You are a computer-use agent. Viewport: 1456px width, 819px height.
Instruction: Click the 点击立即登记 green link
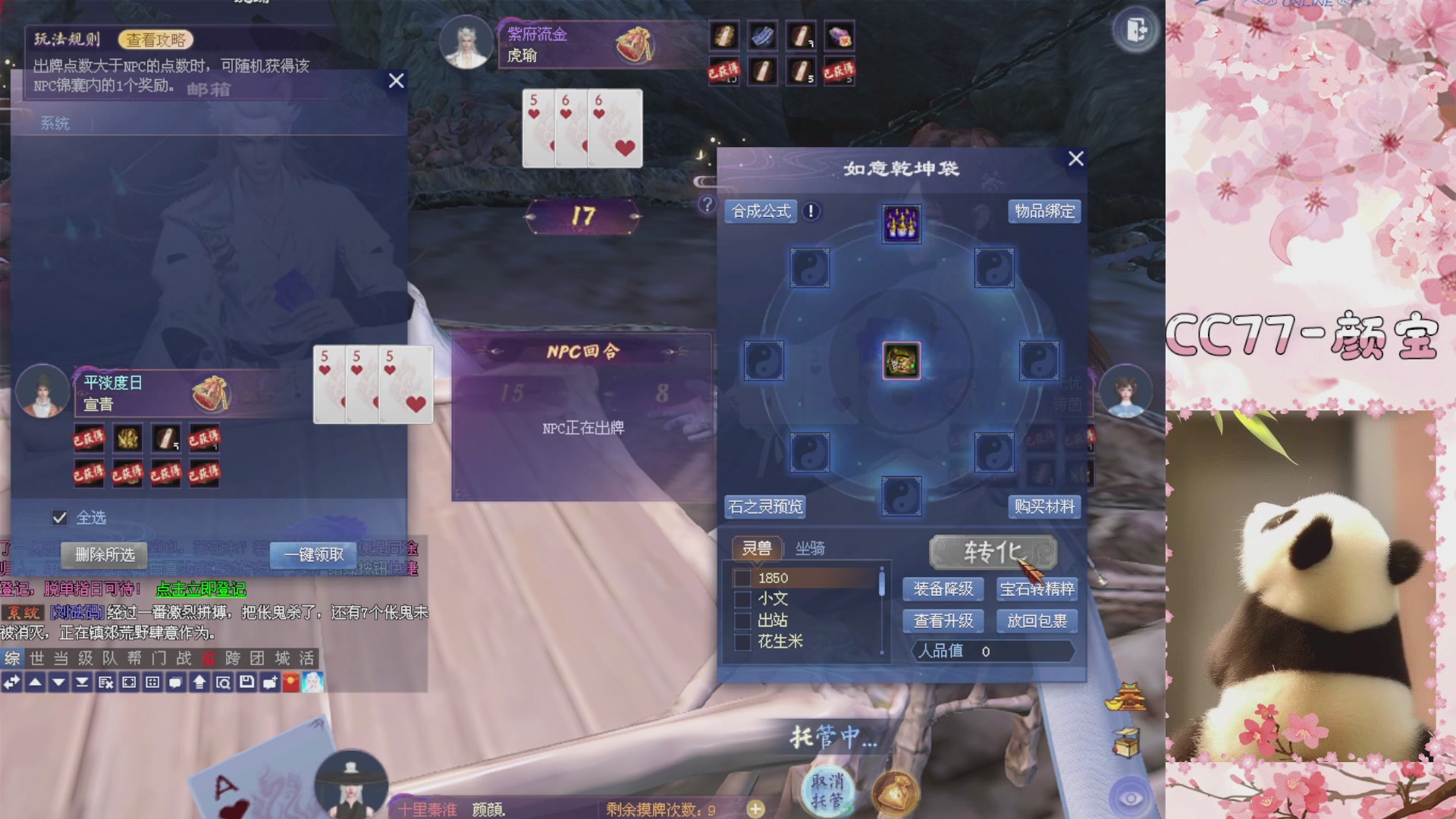tap(202, 588)
